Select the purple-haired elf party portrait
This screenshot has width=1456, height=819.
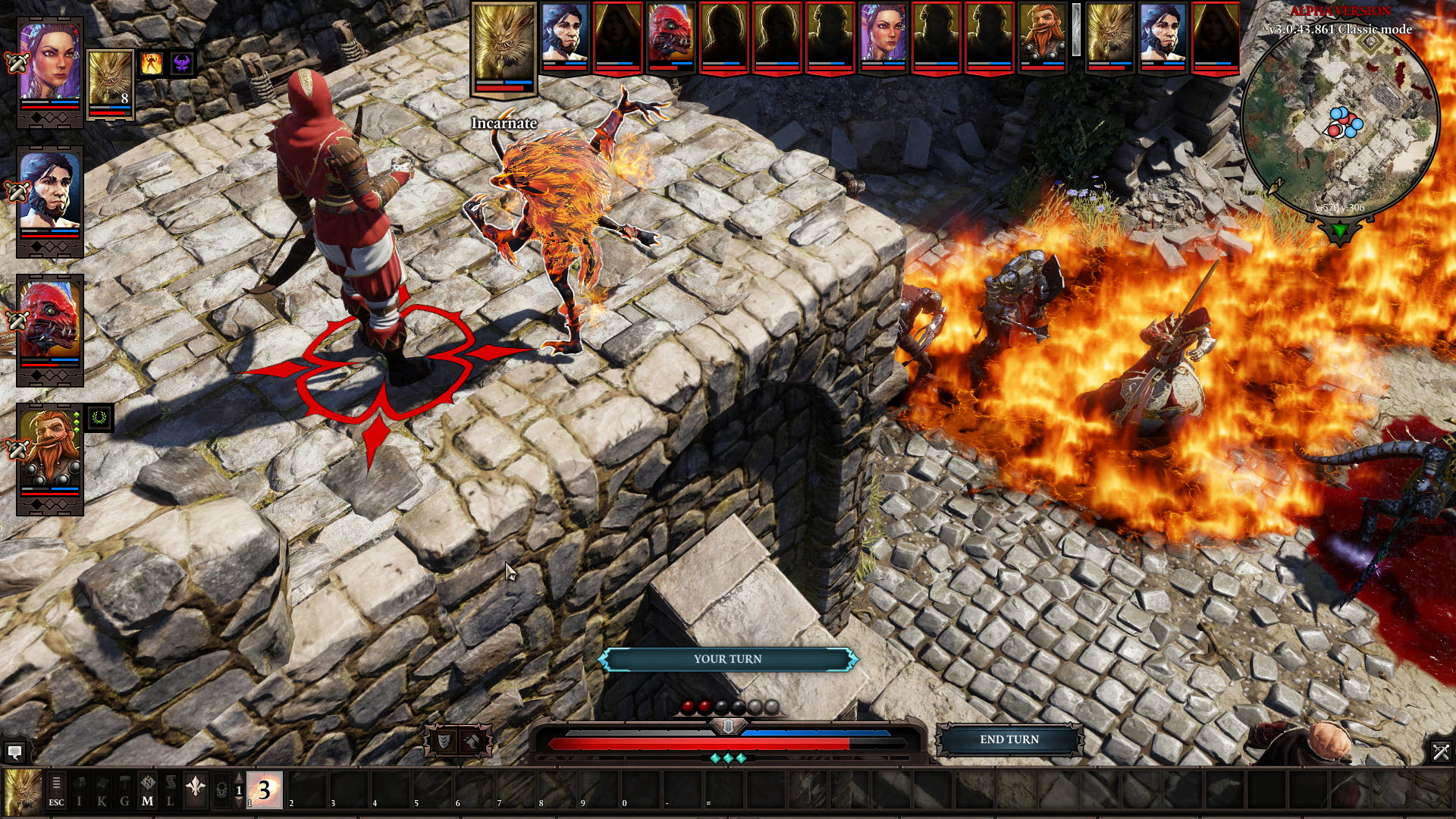50,62
